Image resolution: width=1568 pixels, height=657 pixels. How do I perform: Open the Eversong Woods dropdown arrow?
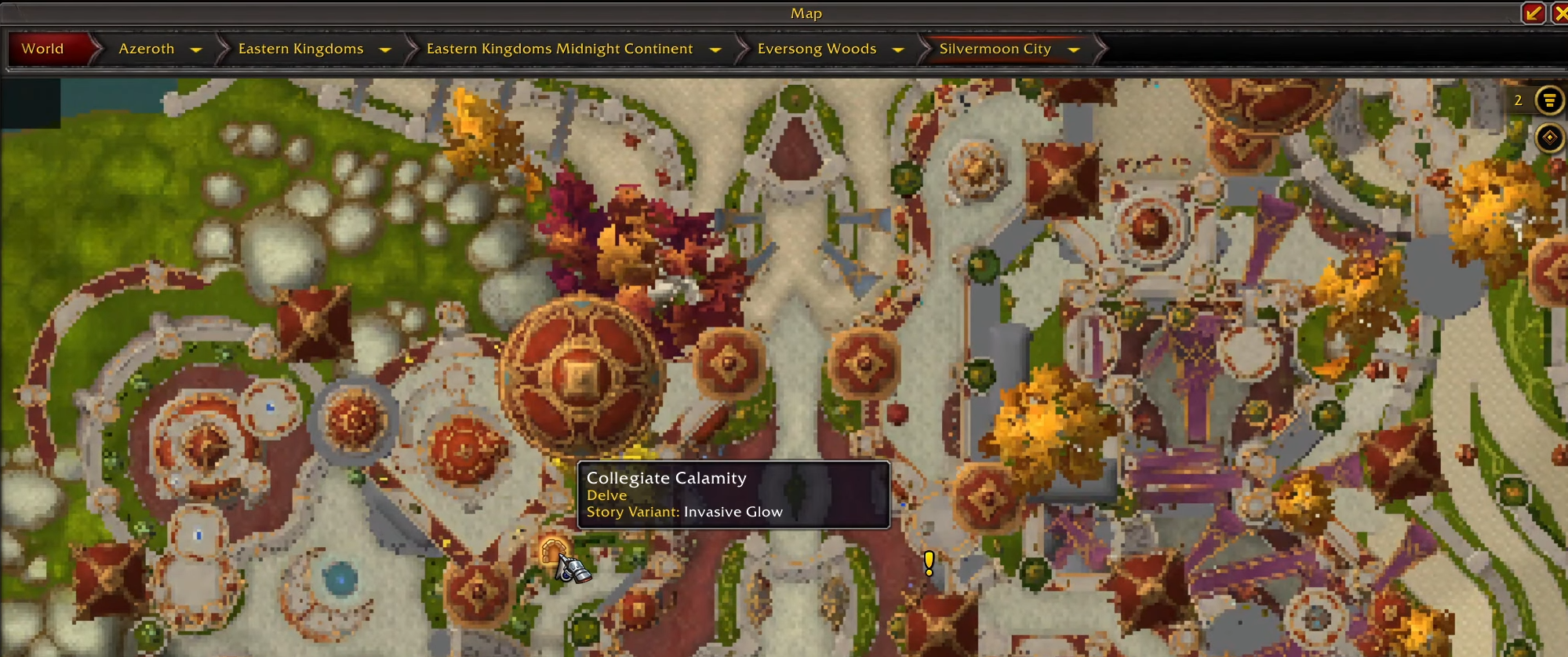[x=897, y=49]
